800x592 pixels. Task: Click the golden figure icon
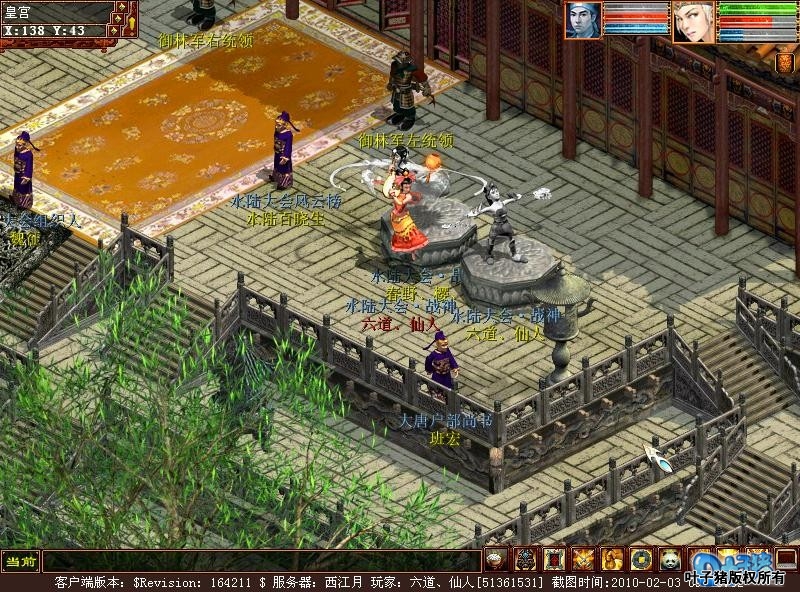point(612,559)
